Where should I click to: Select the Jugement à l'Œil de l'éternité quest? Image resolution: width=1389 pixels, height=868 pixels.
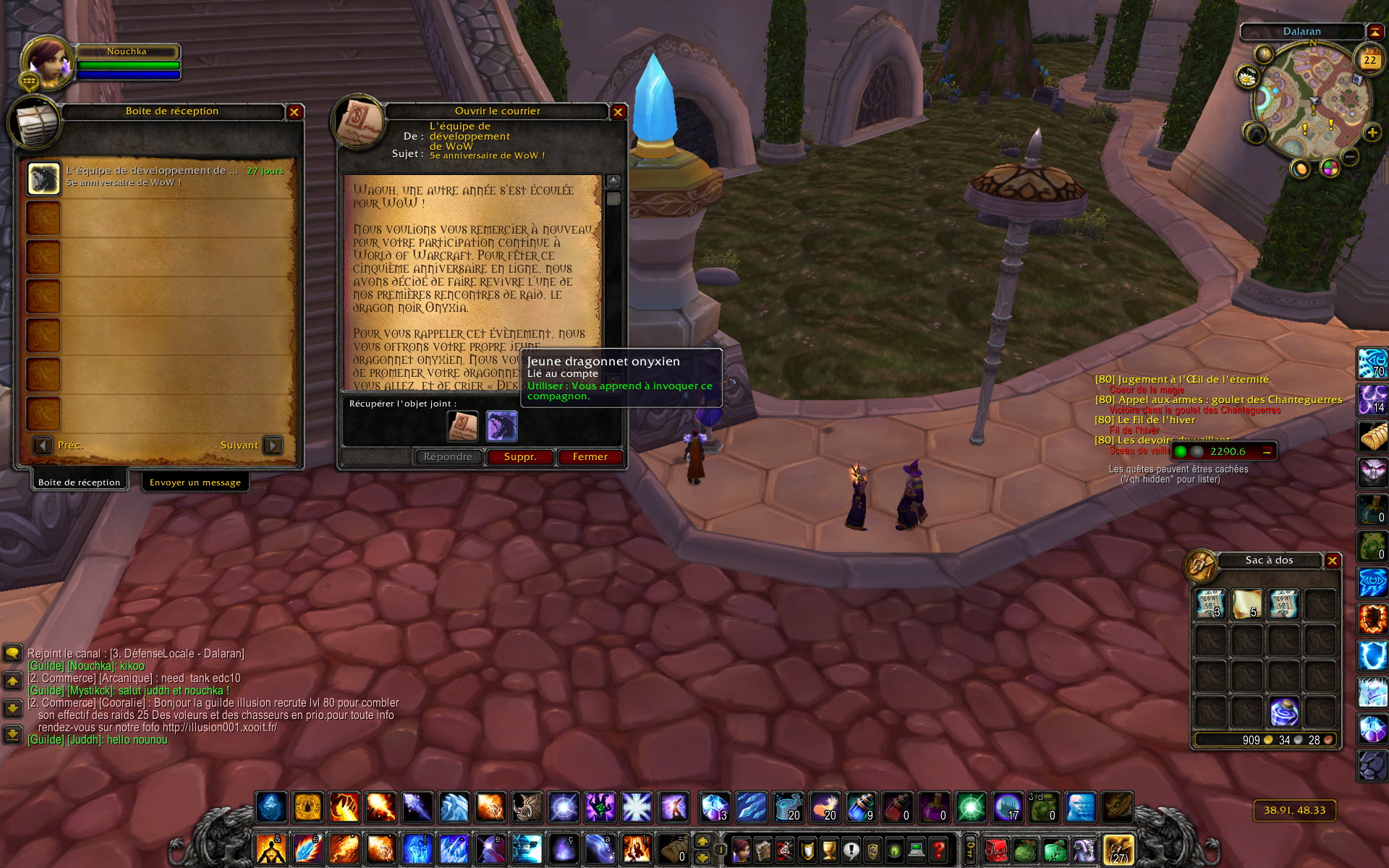(1182, 380)
